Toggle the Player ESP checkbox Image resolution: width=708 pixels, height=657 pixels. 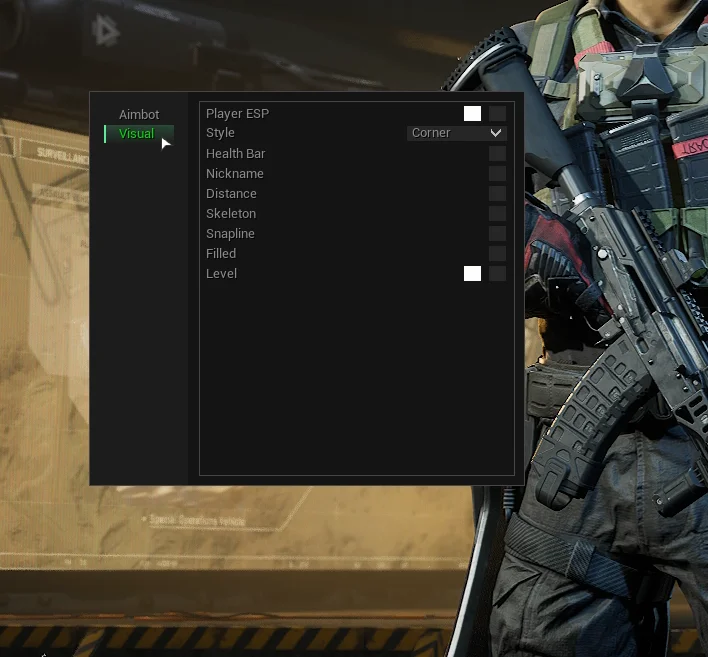(497, 114)
